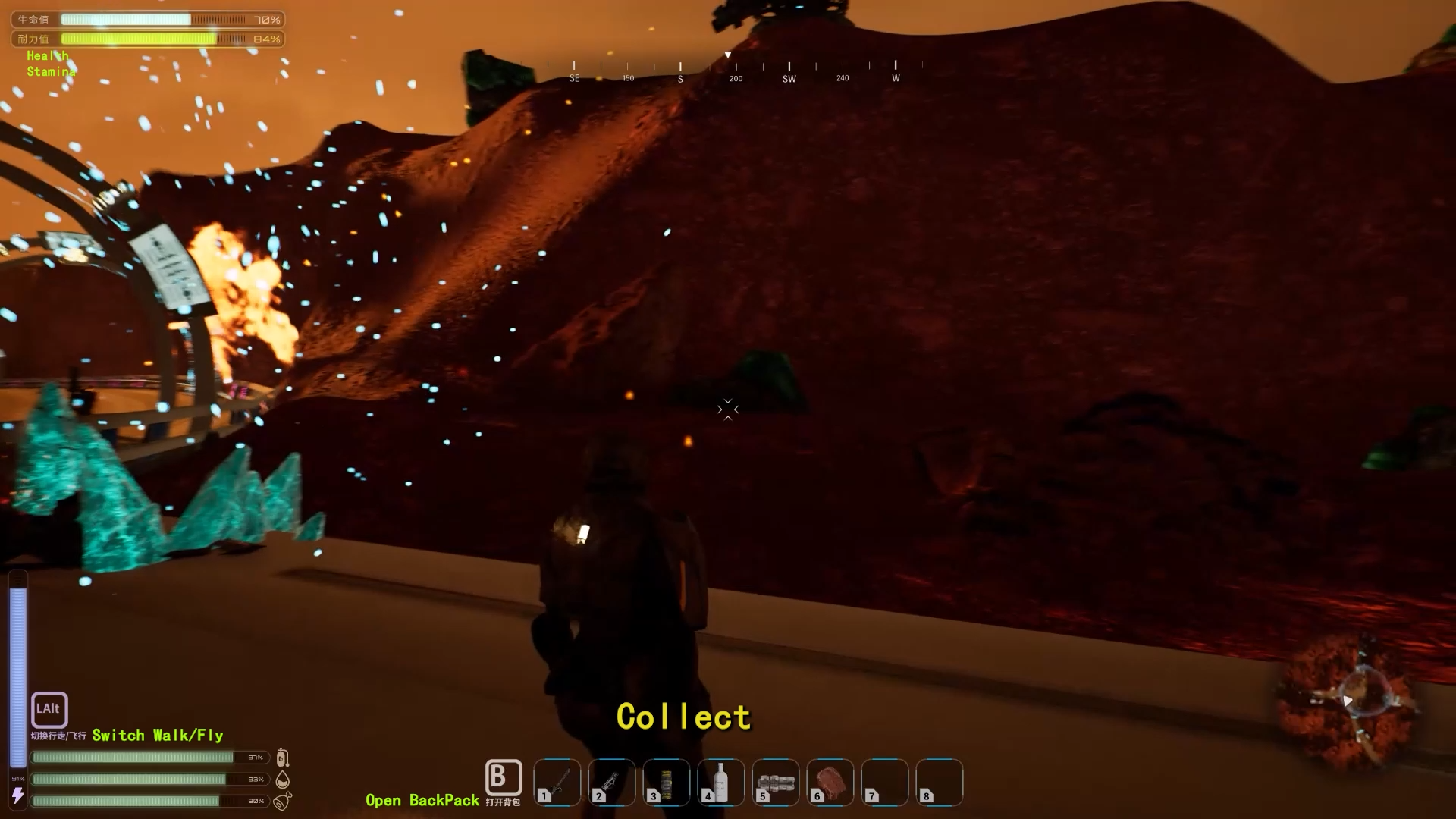Image resolution: width=1456 pixels, height=819 pixels.
Task: Click the water droplet hydration icon
Action: click(284, 778)
